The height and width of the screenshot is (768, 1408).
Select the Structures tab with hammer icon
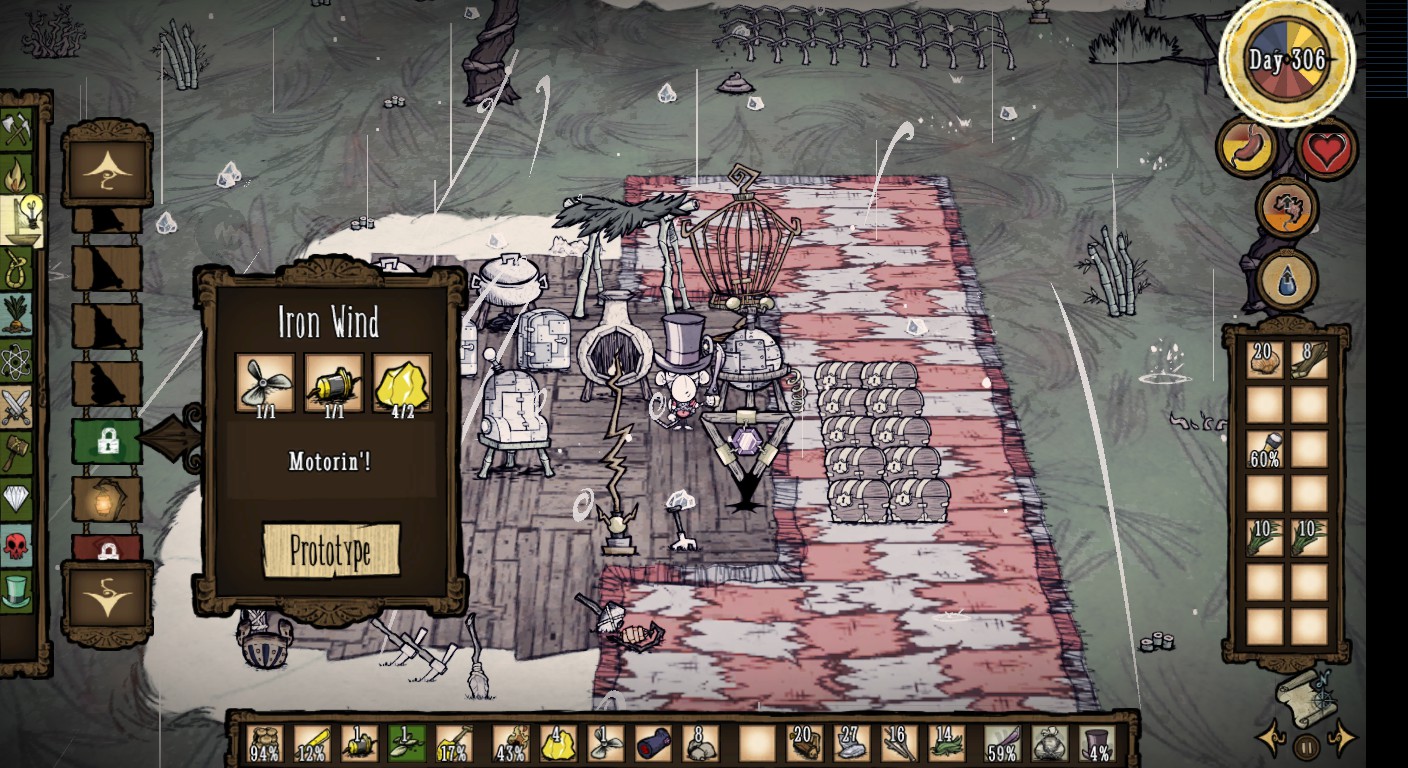point(17,453)
